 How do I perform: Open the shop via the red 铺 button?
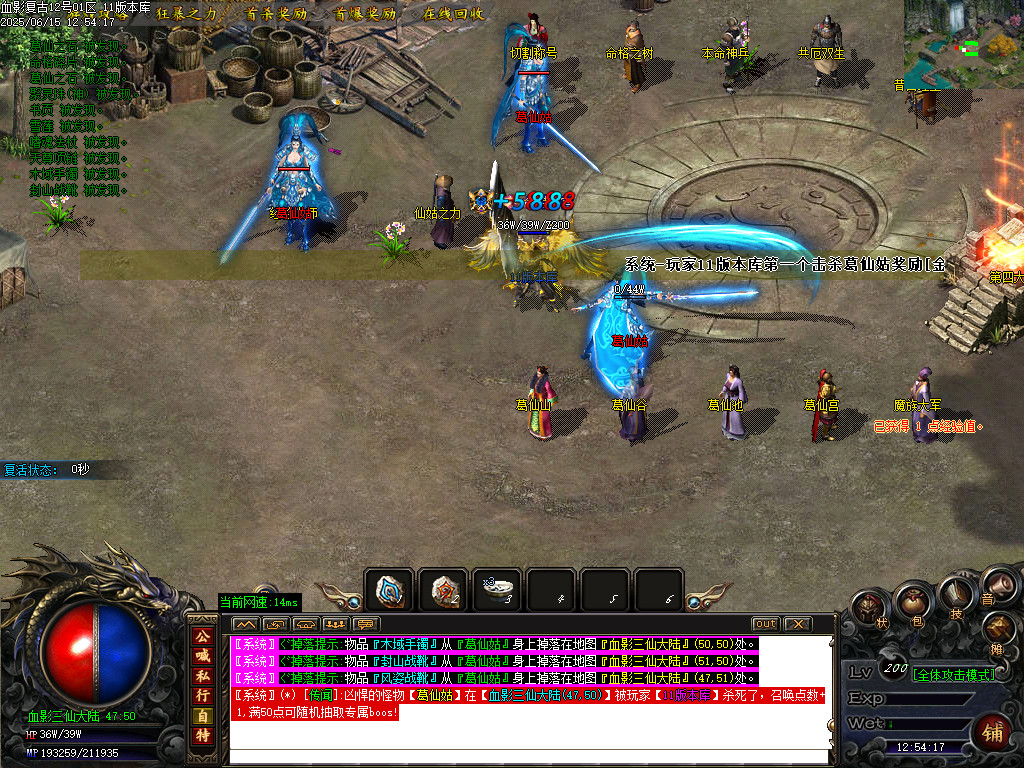pyautogui.click(x=996, y=729)
